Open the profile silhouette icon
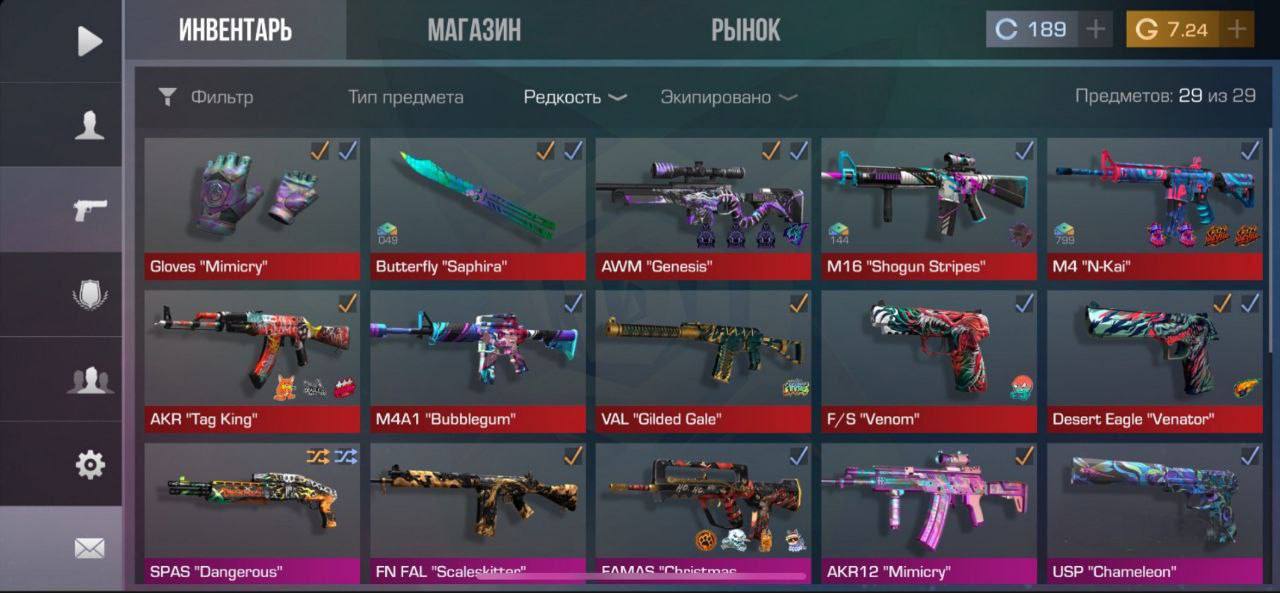 coord(90,125)
